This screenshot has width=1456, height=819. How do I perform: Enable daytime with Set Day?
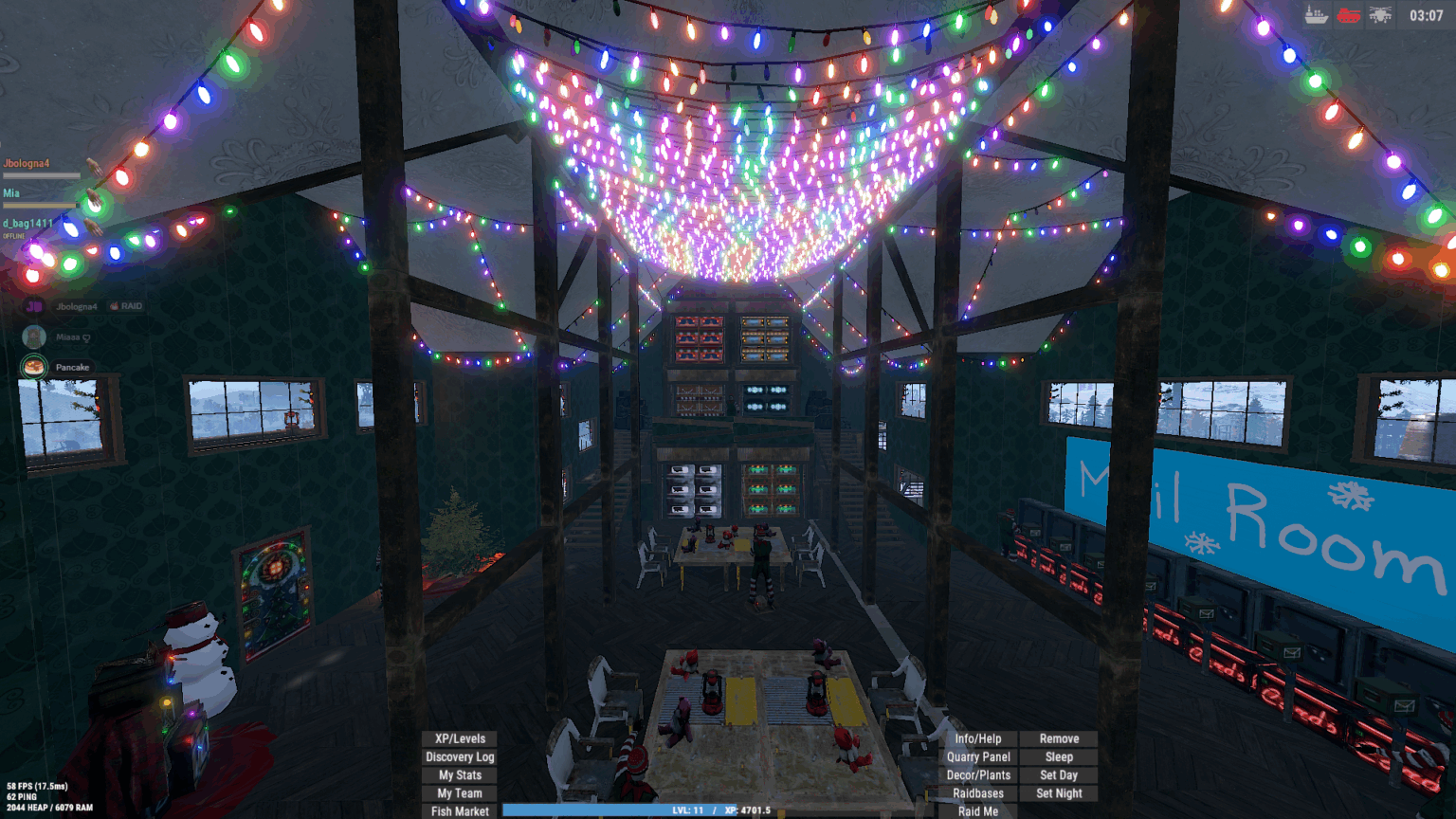tap(1059, 774)
